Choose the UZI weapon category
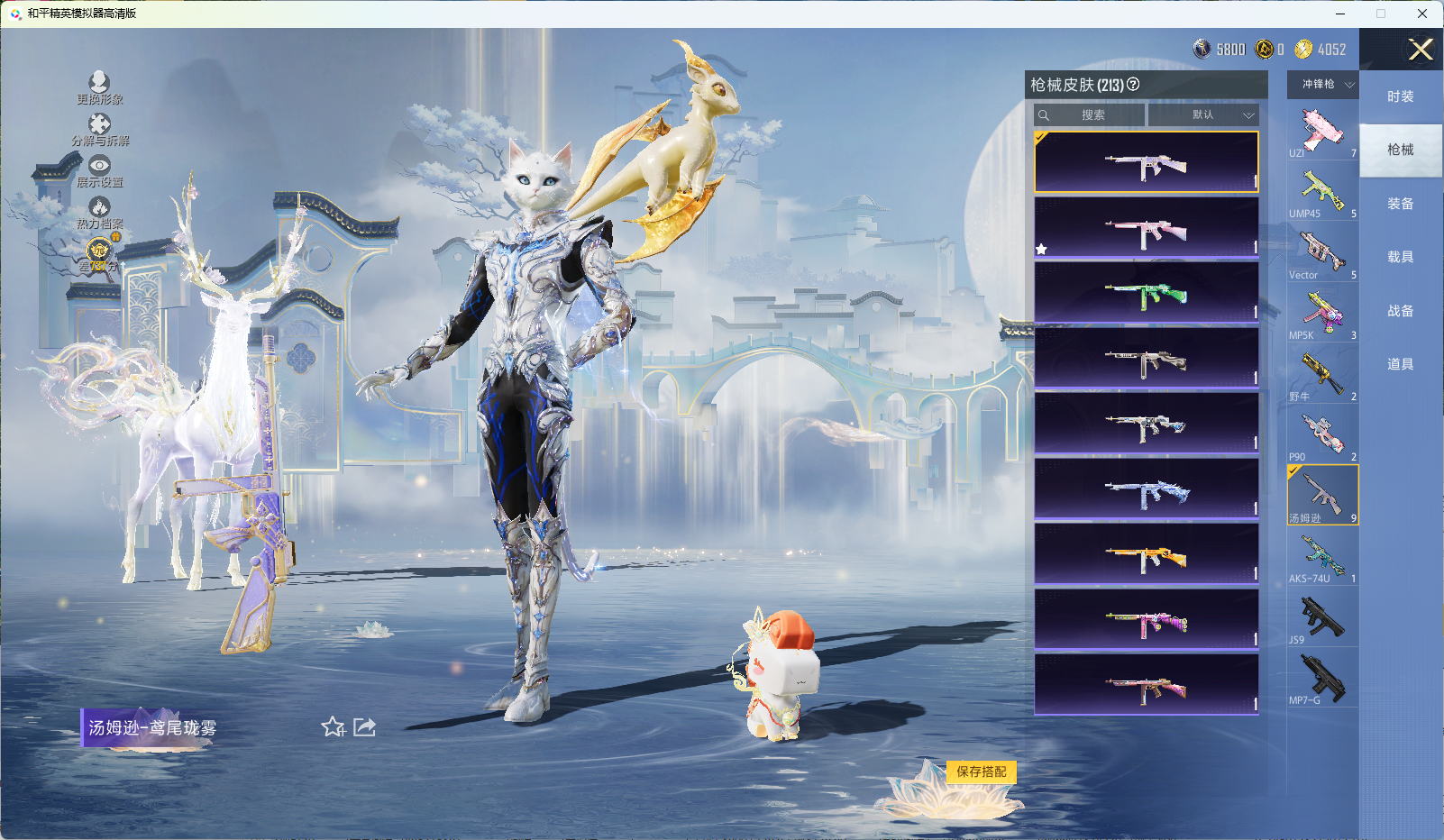Viewport: 1444px width, 840px height. [x=1322, y=131]
